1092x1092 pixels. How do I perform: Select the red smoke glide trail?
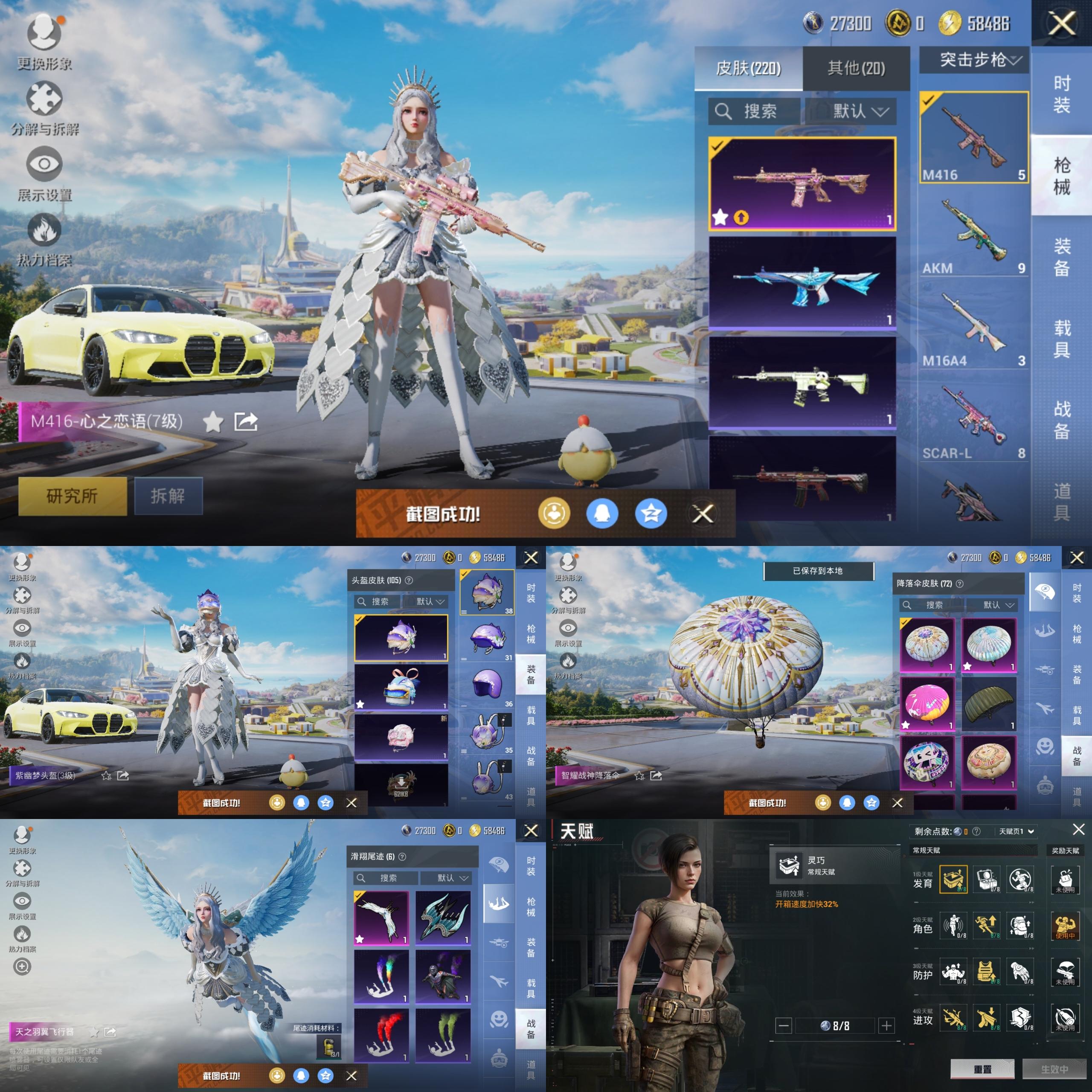click(x=381, y=1035)
